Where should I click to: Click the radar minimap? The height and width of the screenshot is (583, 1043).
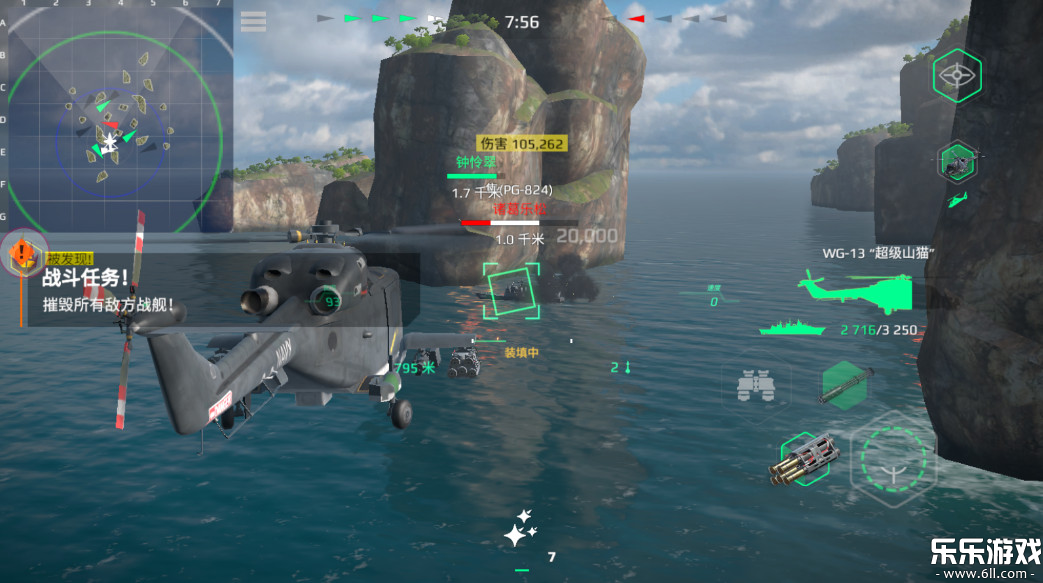[x=116, y=118]
